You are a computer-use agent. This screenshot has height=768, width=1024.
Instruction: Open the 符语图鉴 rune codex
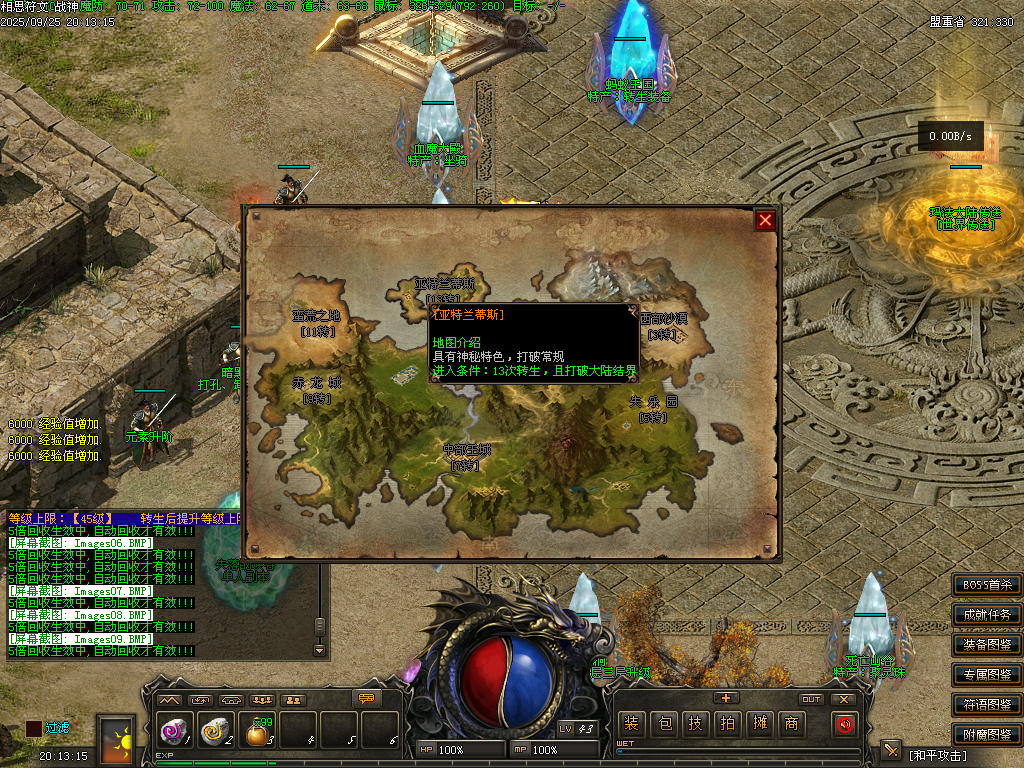coord(987,705)
